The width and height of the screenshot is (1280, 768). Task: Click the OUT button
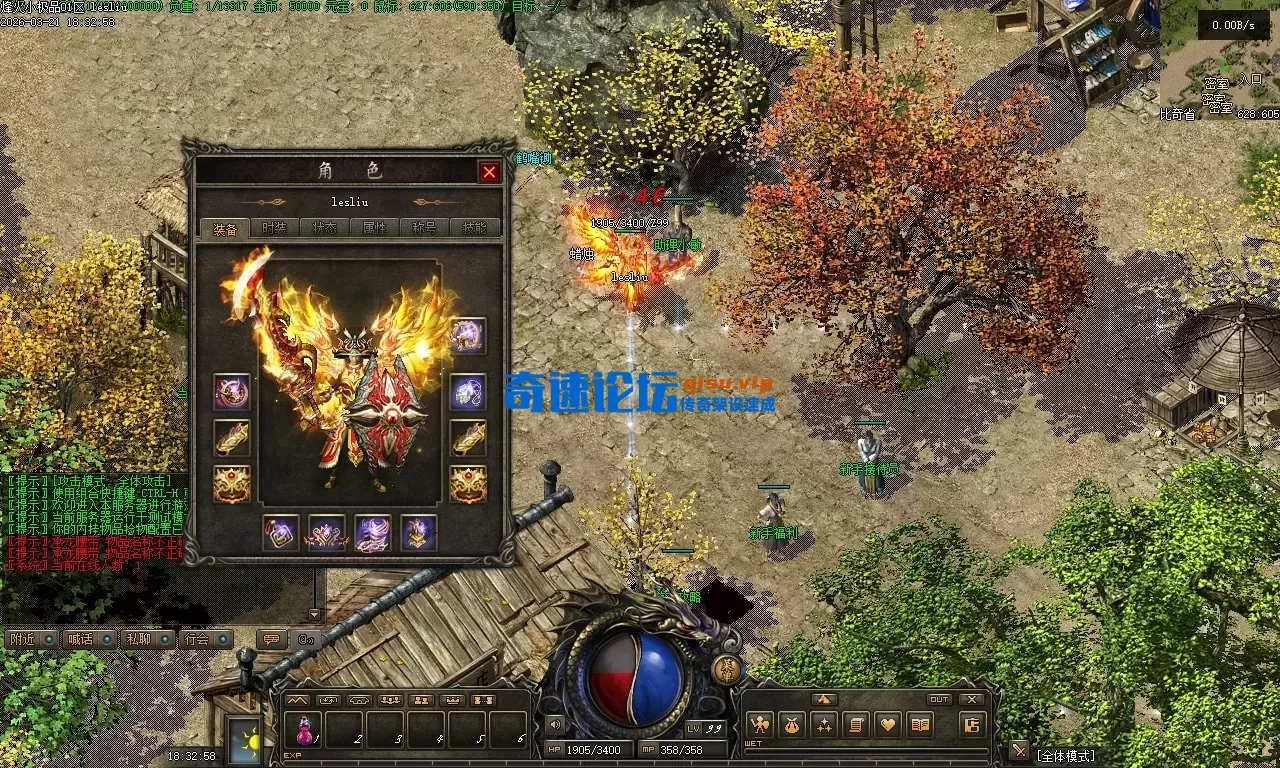point(939,699)
